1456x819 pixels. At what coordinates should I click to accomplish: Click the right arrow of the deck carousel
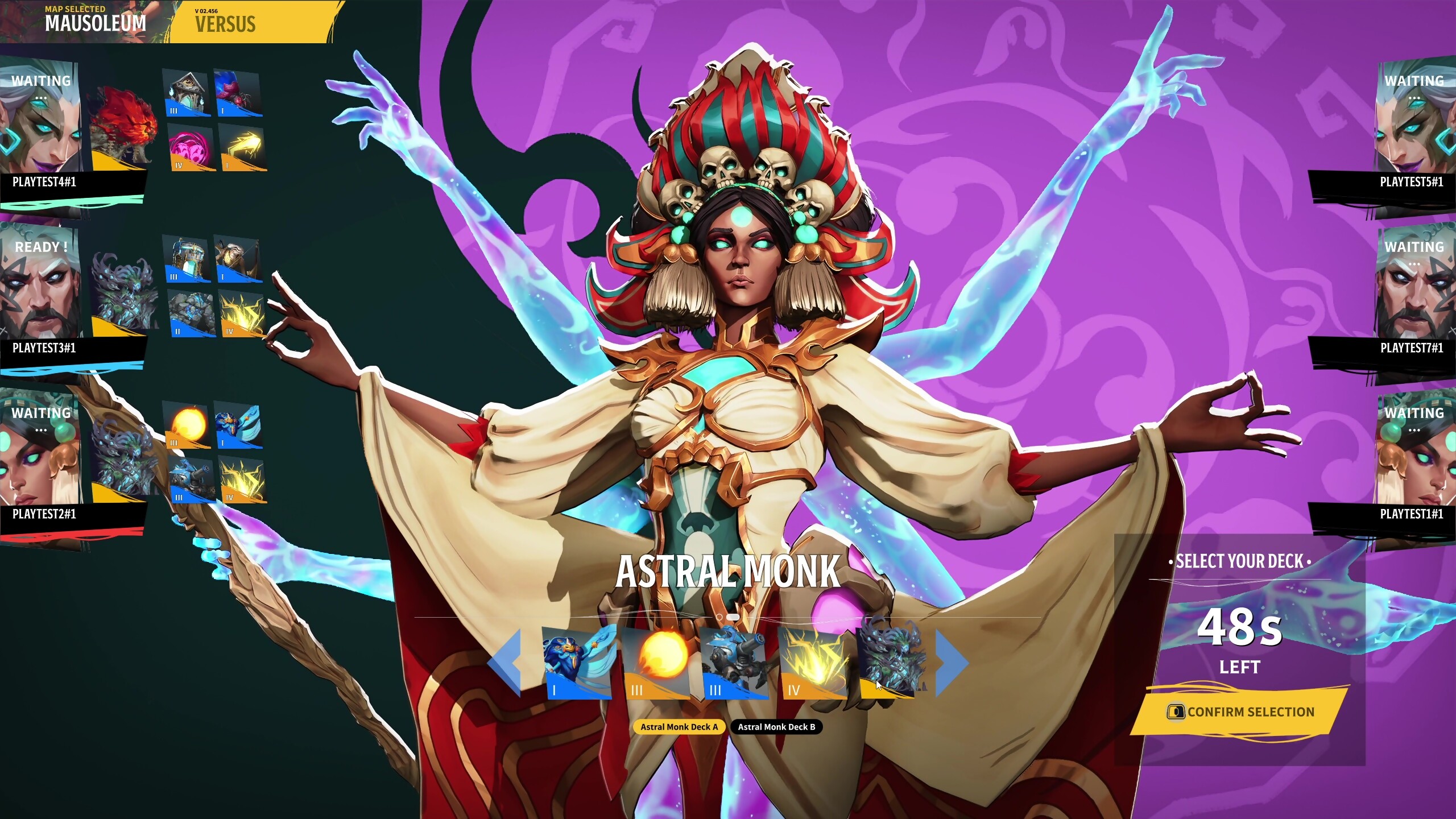coord(952,662)
